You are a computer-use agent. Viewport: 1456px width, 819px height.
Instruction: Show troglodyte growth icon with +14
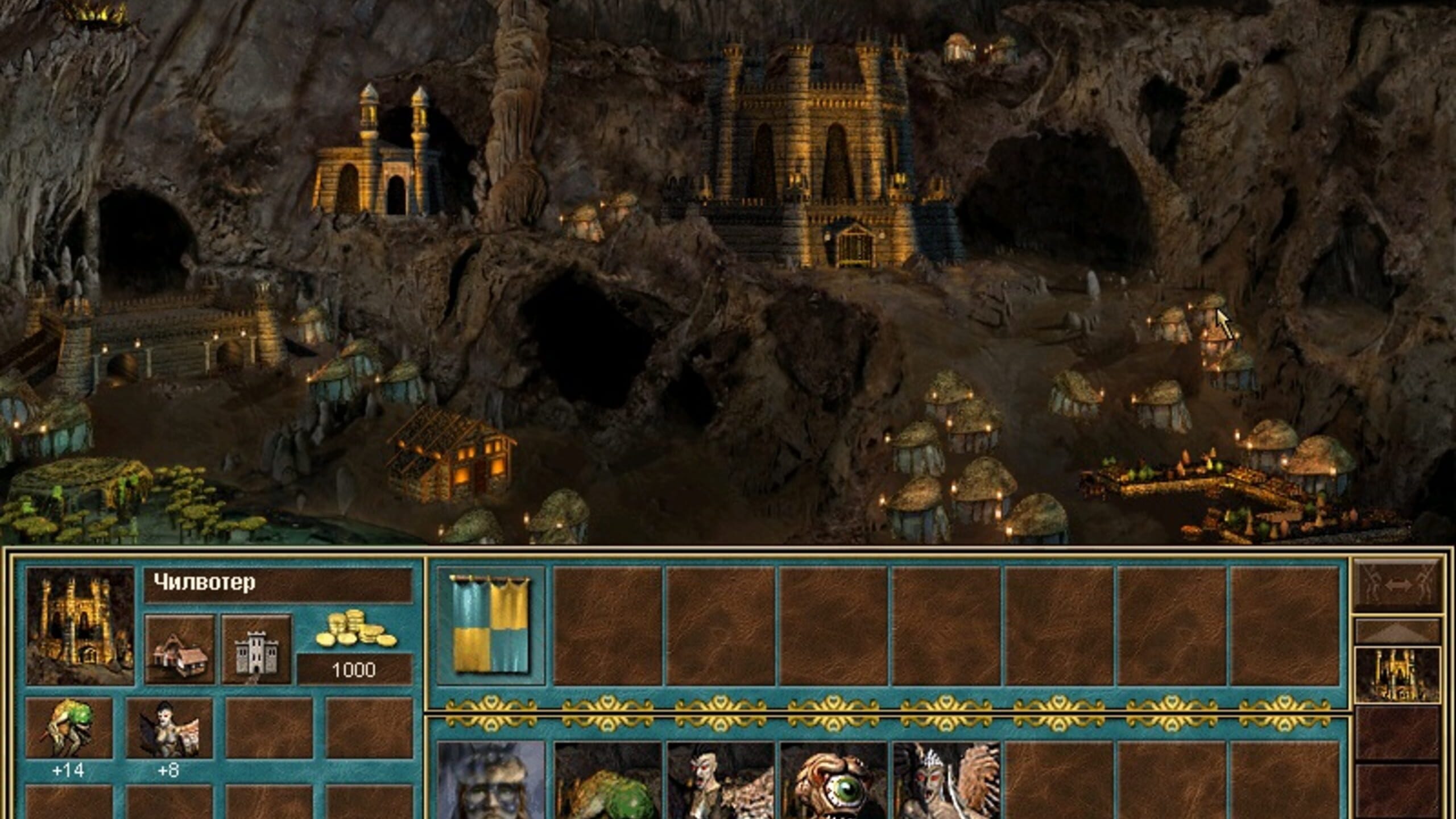[x=69, y=727]
